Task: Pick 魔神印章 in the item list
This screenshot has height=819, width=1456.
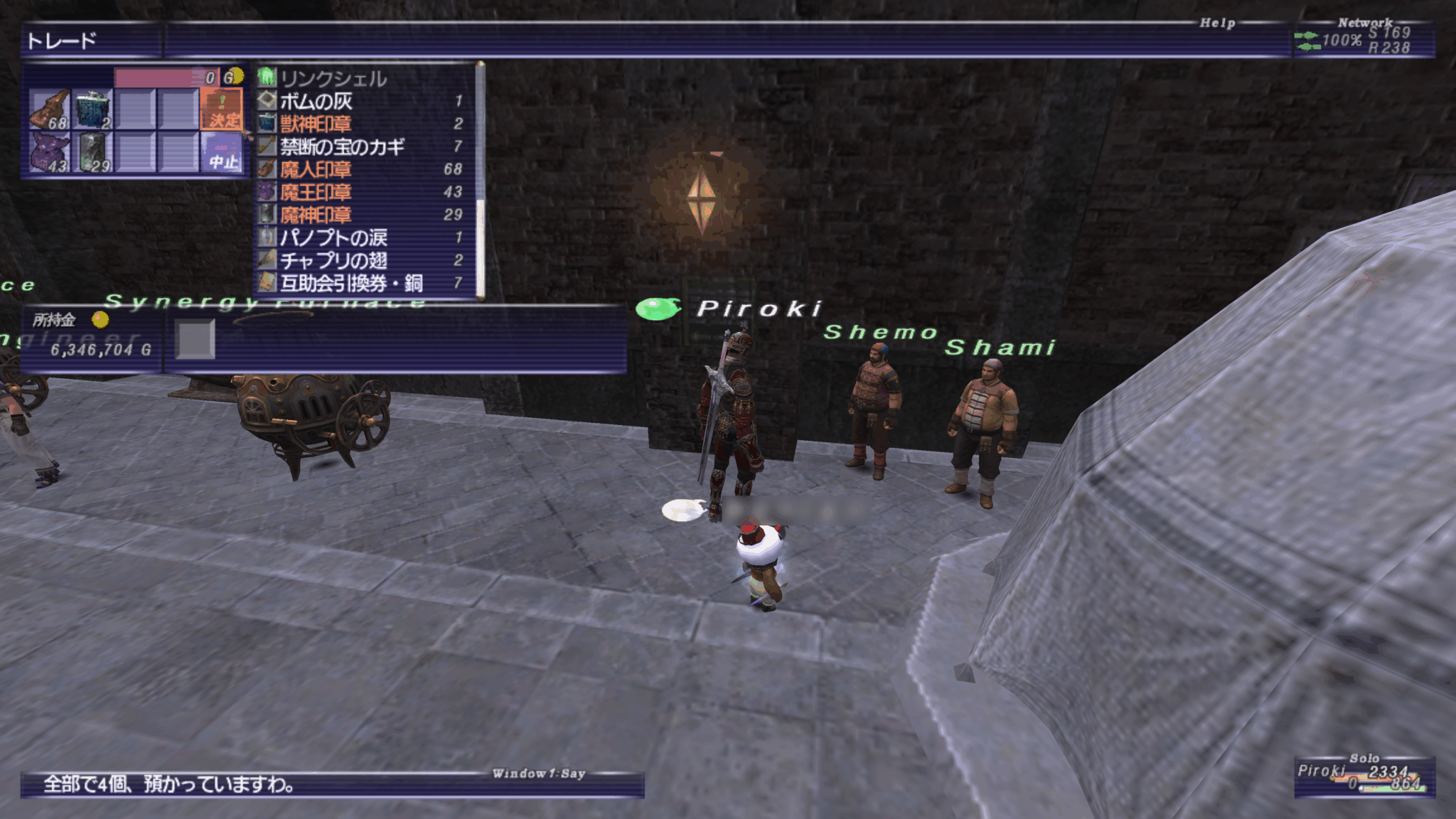Action: 316,215
